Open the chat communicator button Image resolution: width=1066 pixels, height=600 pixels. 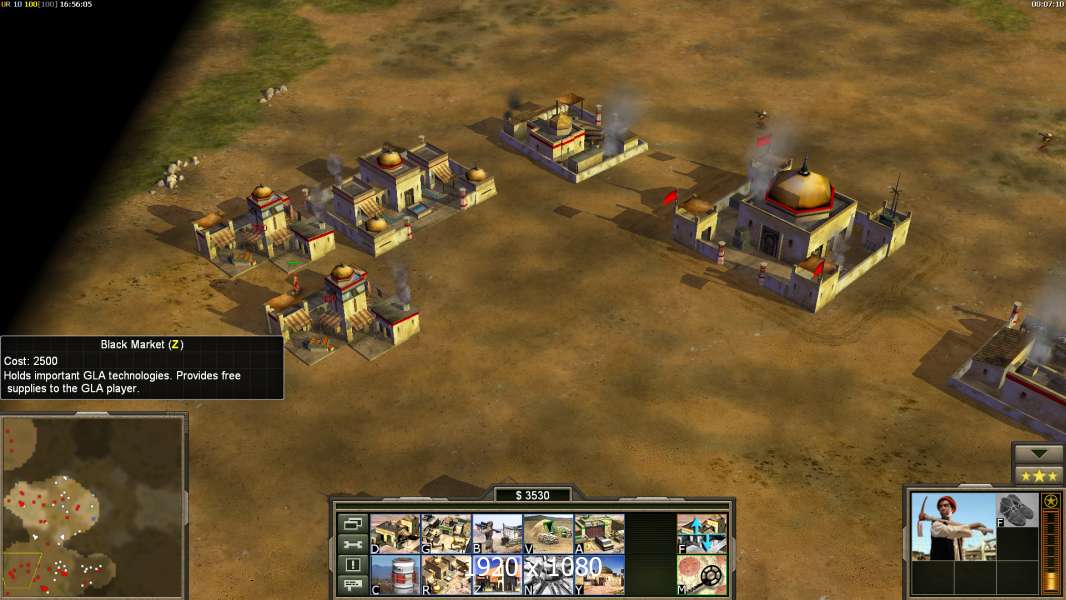(352, 585)
